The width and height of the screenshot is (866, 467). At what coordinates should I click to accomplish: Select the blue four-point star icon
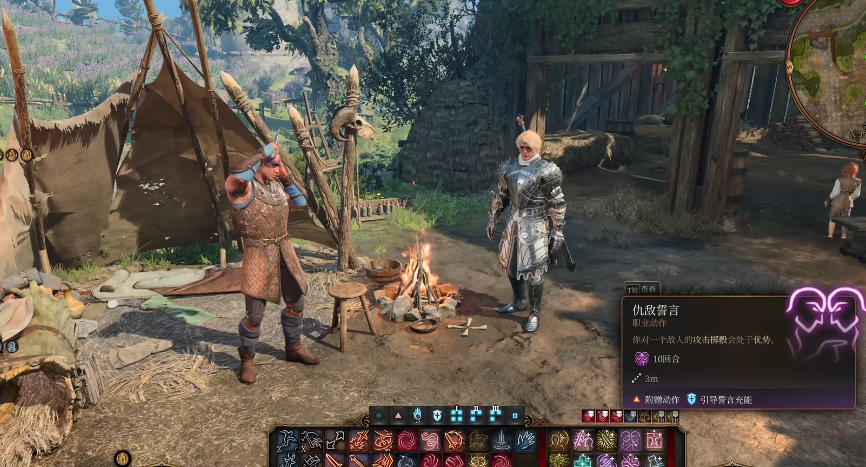click(x=582, y=461)
